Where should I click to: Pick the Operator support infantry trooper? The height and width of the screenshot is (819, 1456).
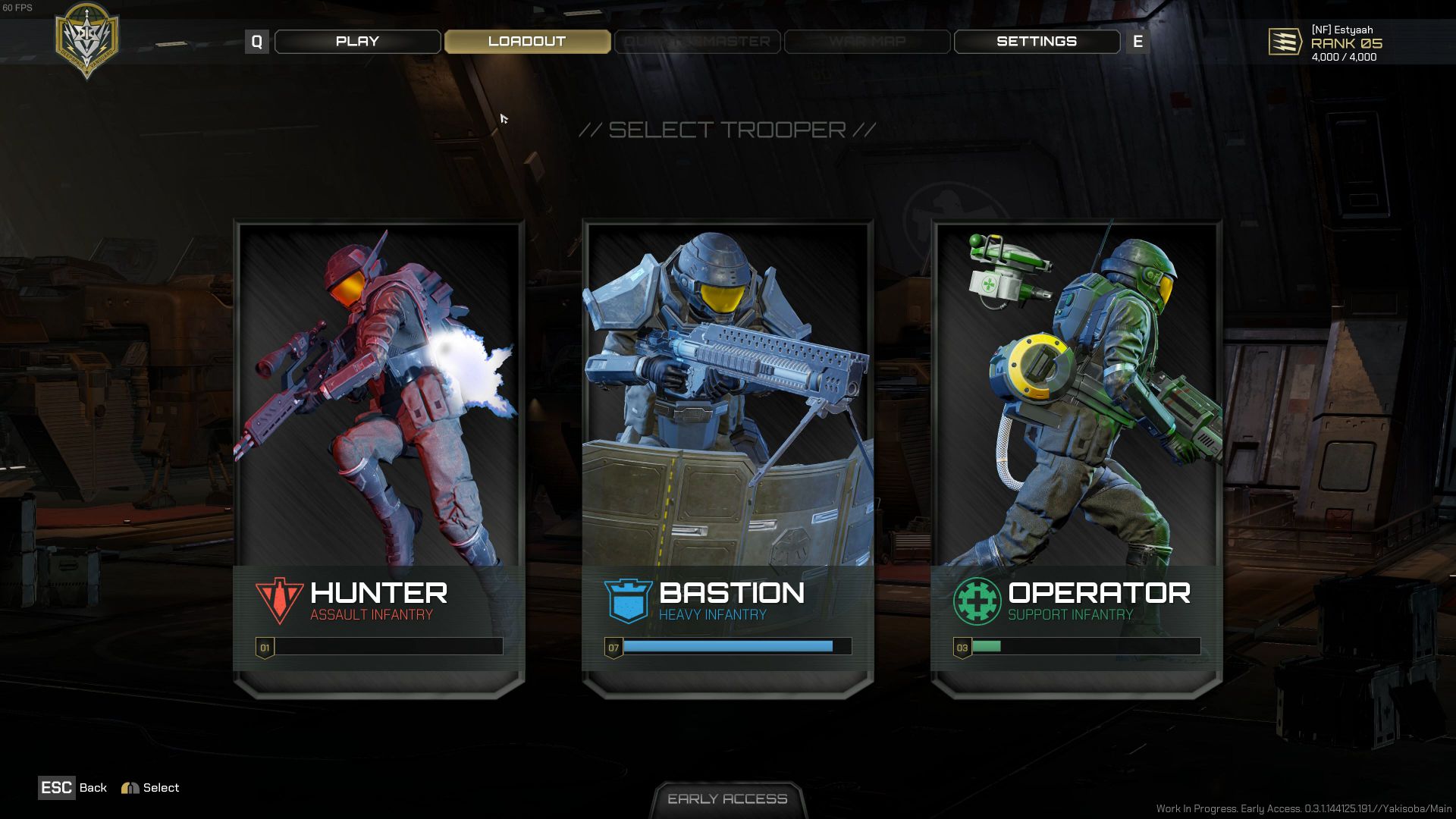(1076, 455)
